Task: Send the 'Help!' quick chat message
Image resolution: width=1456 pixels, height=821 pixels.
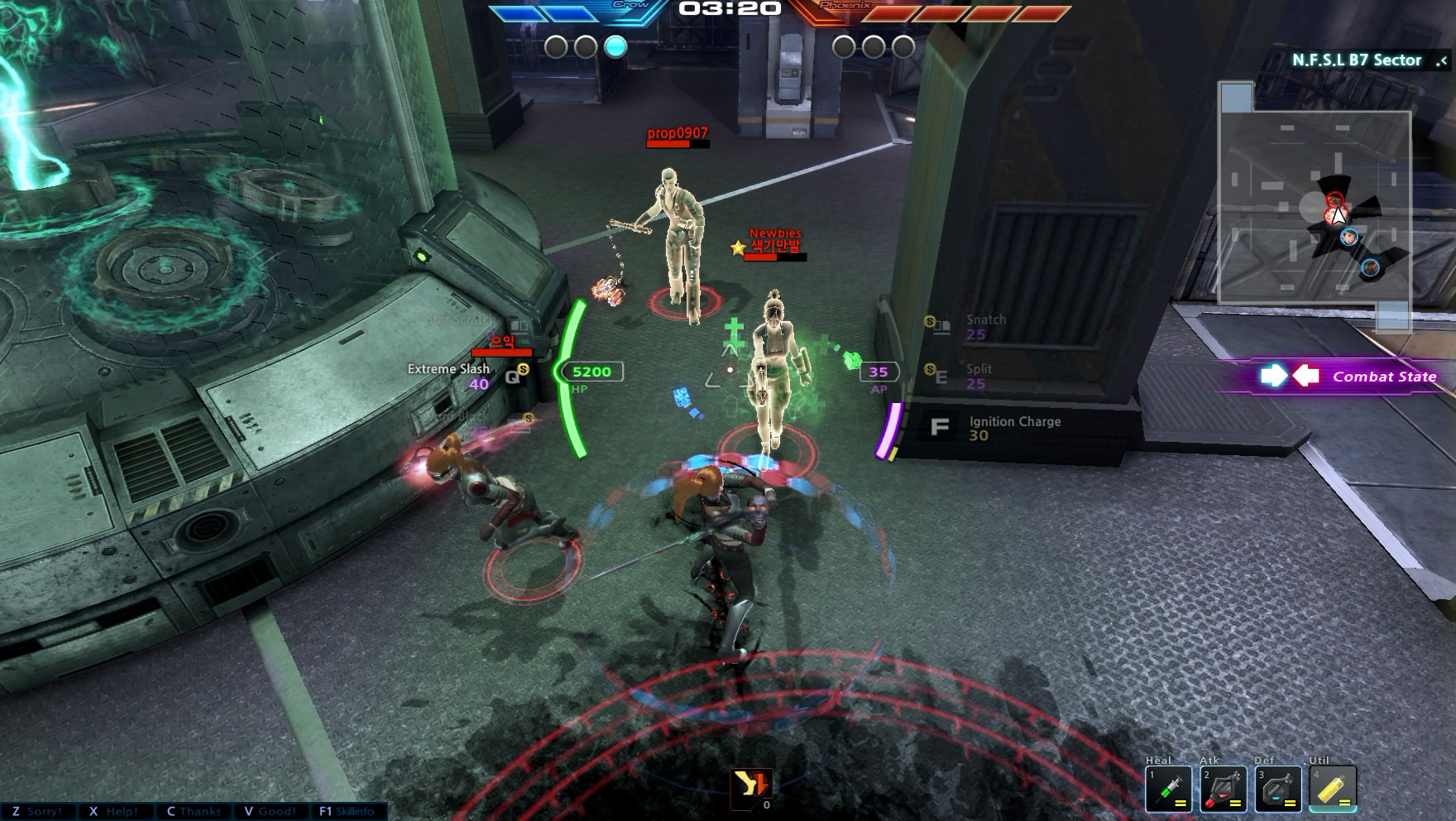Action: (113, 811)
